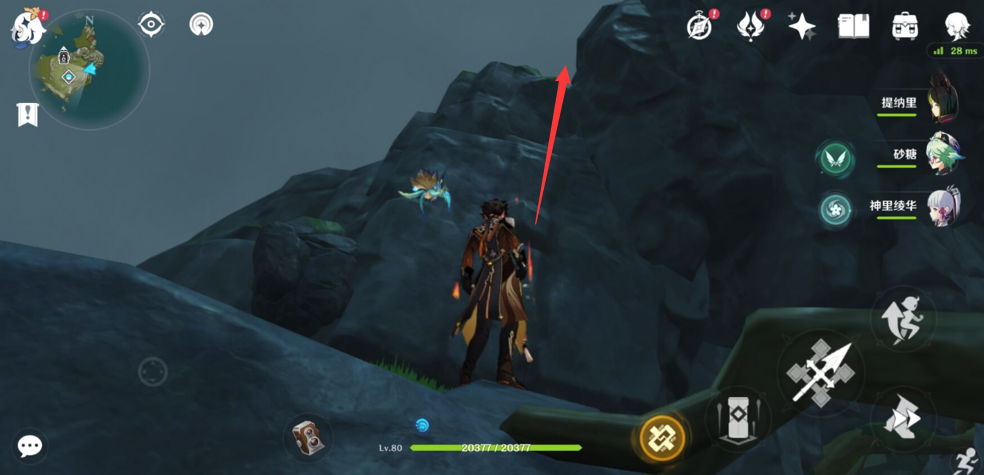Open the four-pointed star wish menu

(801, 27)
